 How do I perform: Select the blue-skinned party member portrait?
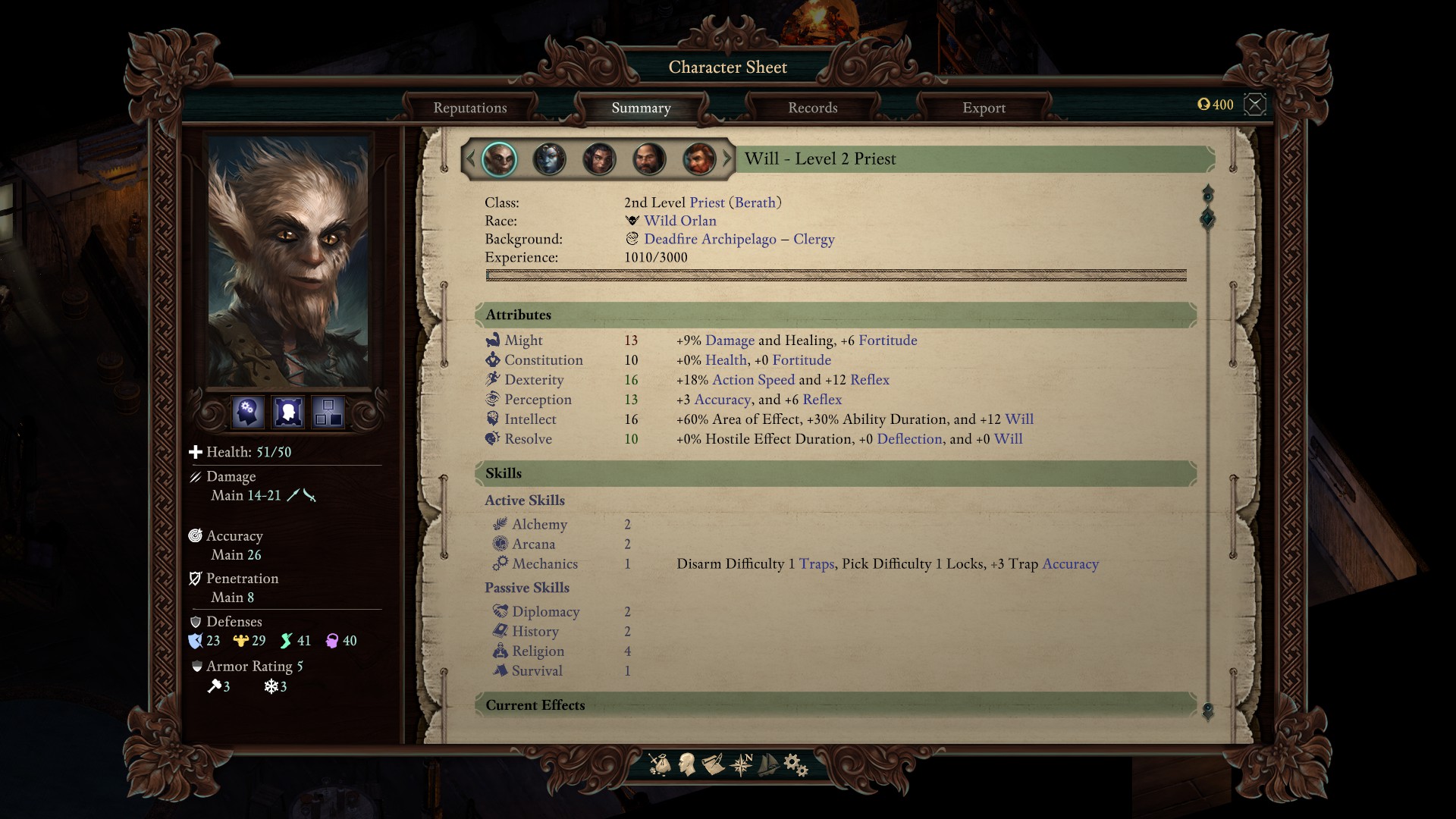click(x=549, y=159)
